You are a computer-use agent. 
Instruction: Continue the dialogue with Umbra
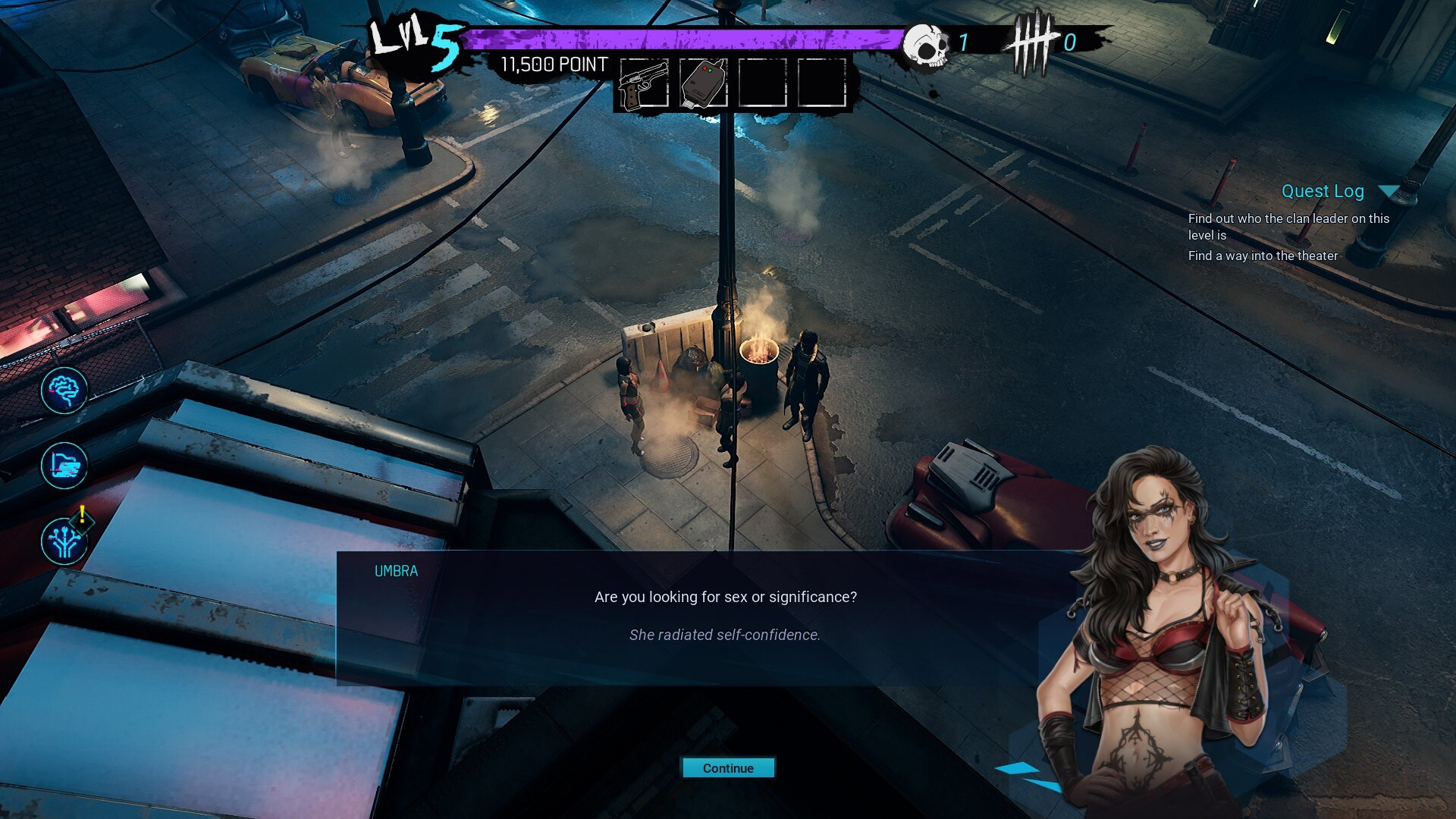728,768
